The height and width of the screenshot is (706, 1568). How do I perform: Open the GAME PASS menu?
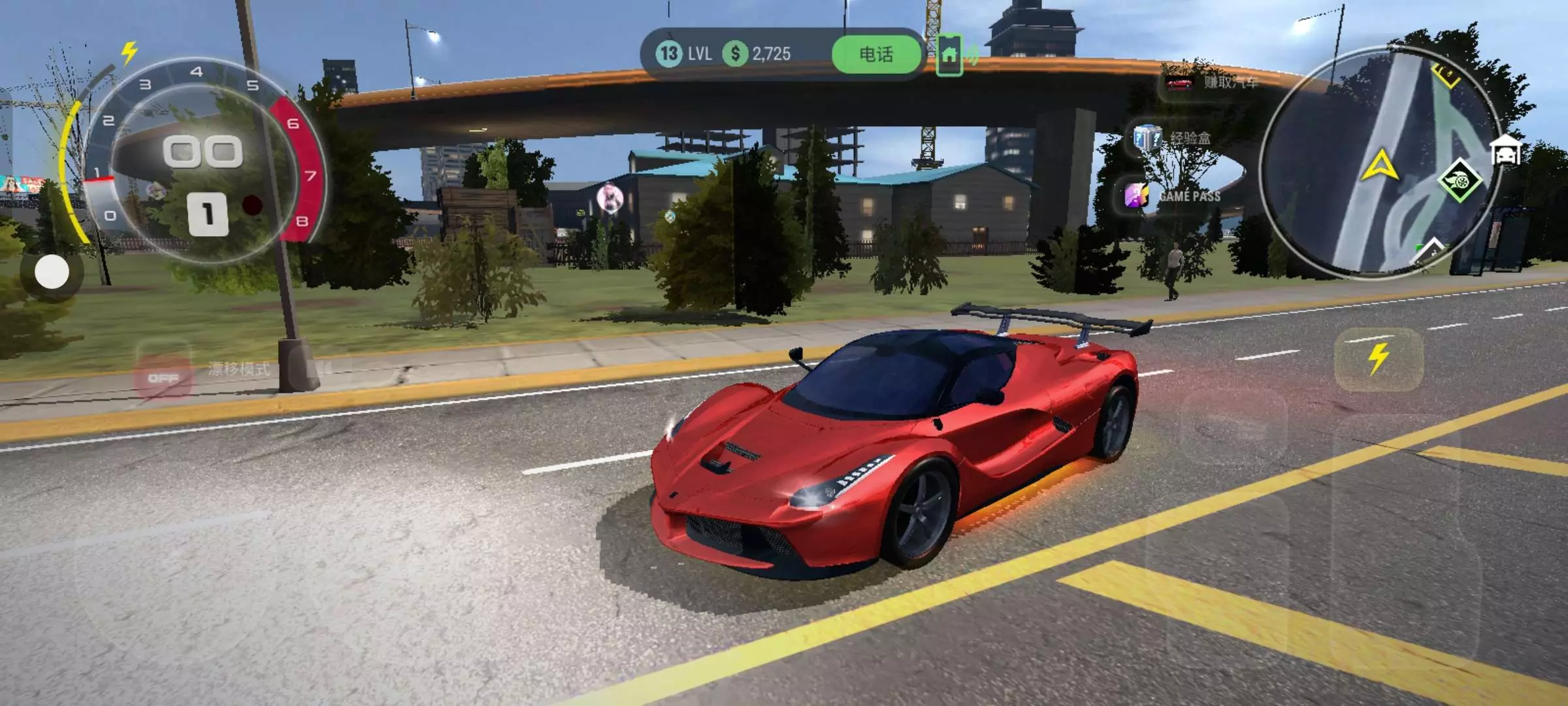[1173, 195]
